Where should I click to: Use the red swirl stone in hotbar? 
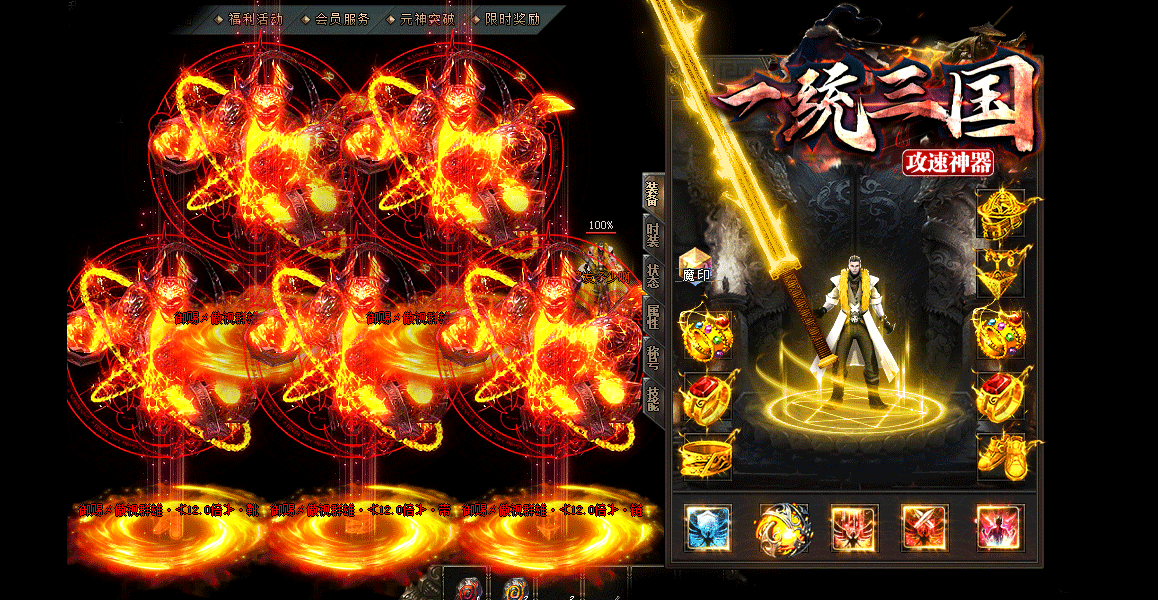469,588
